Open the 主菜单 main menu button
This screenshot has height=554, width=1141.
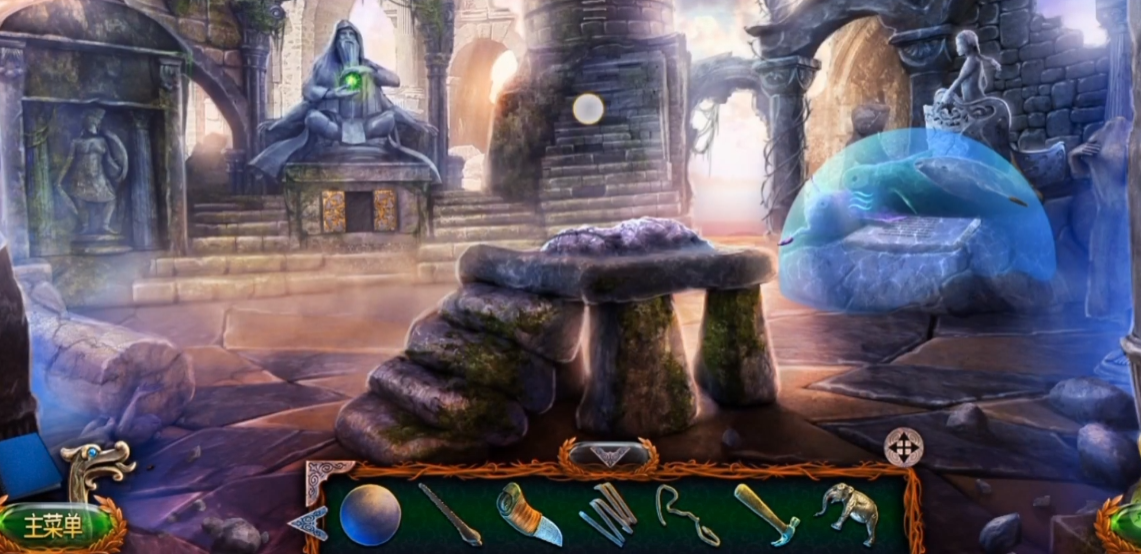55,523
